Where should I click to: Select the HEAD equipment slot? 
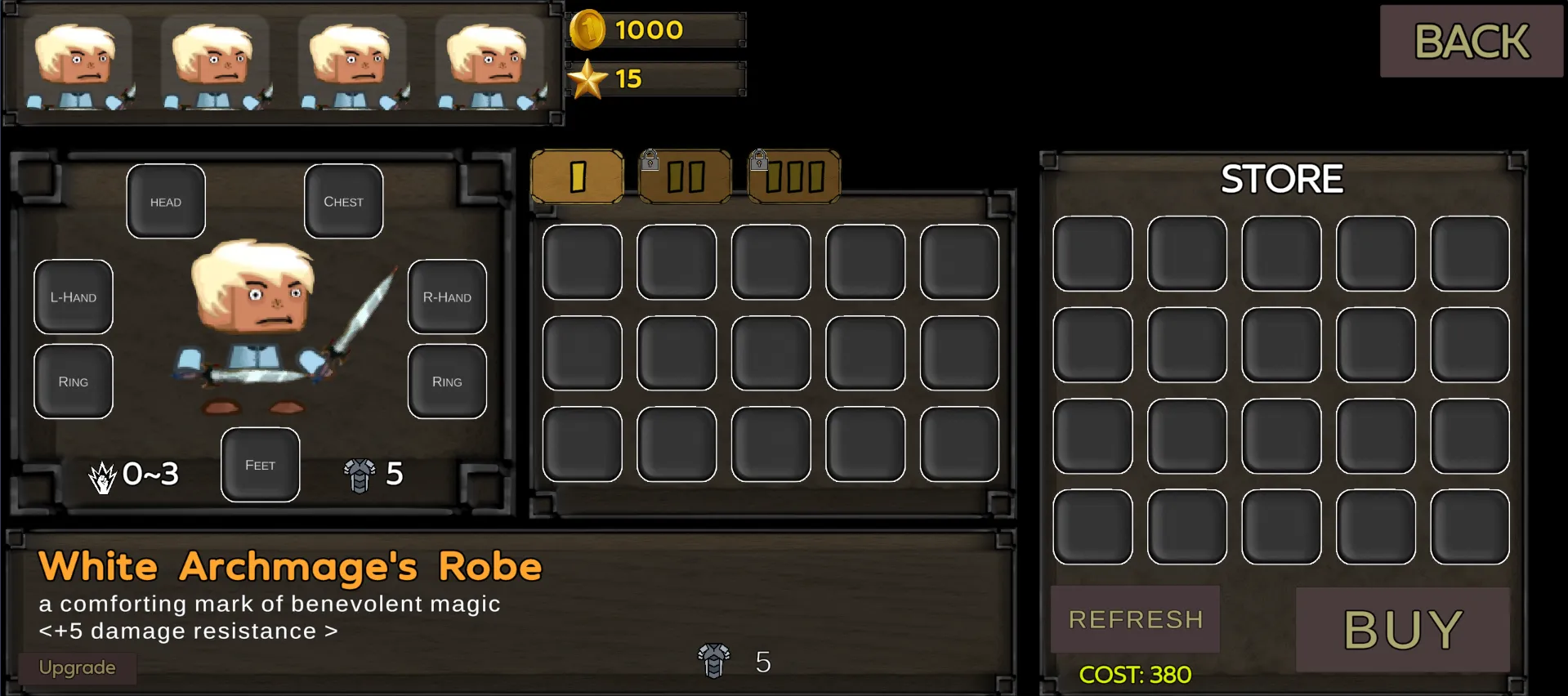pyautogui.click(x=165, y=201)
